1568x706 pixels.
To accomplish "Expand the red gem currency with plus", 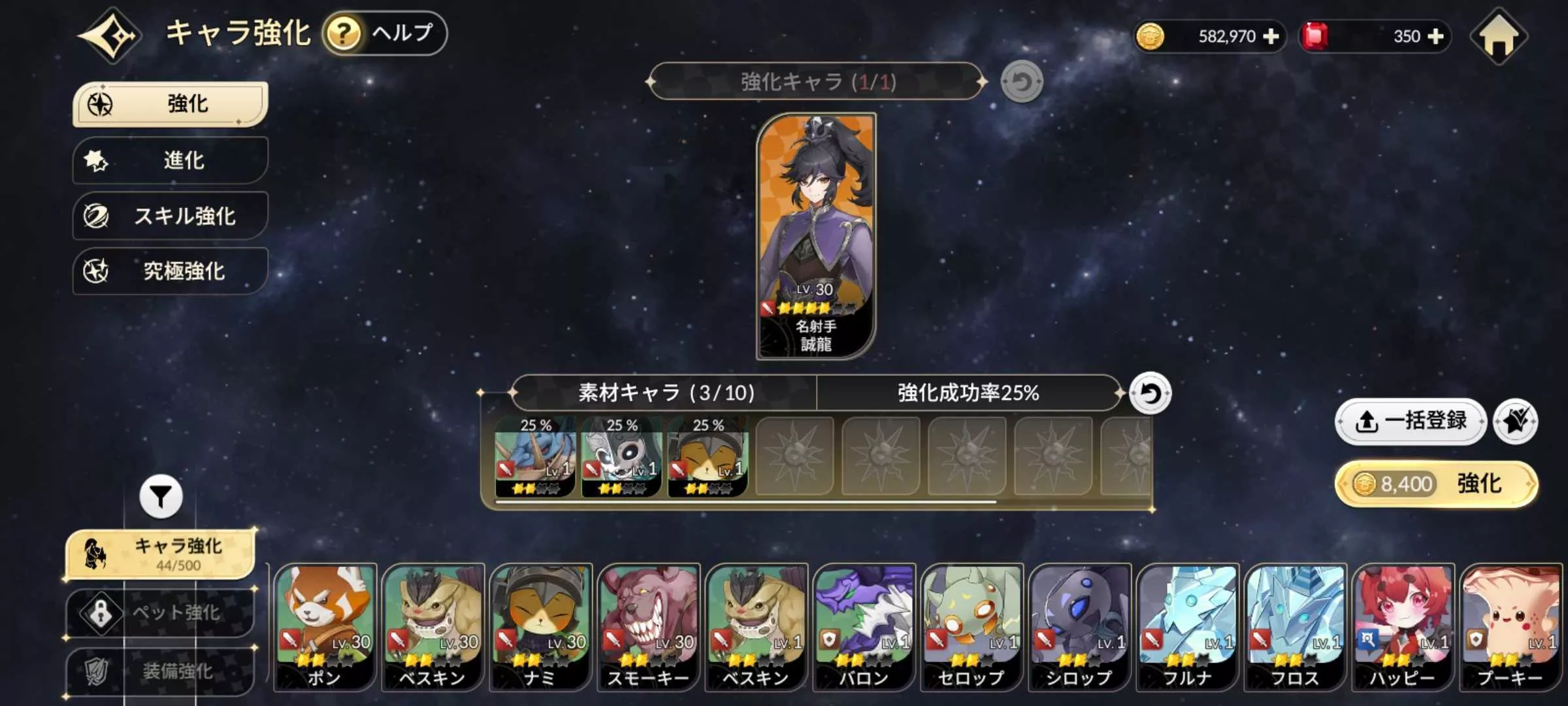I will (x=1434, y=37).
